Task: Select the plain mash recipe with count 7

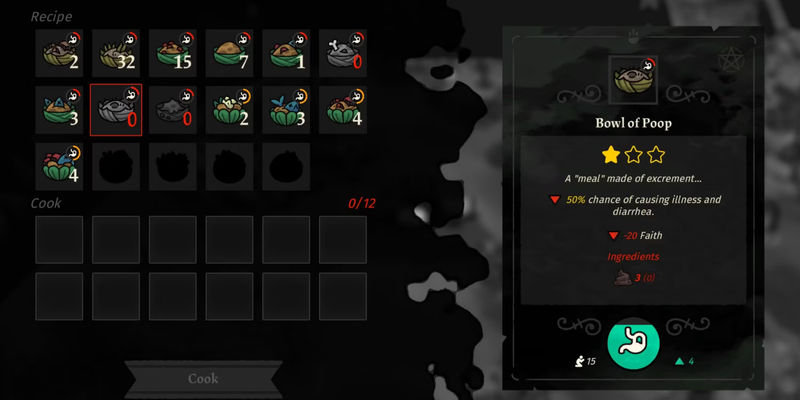Action: pyautogui.click(x=229, y=53)
